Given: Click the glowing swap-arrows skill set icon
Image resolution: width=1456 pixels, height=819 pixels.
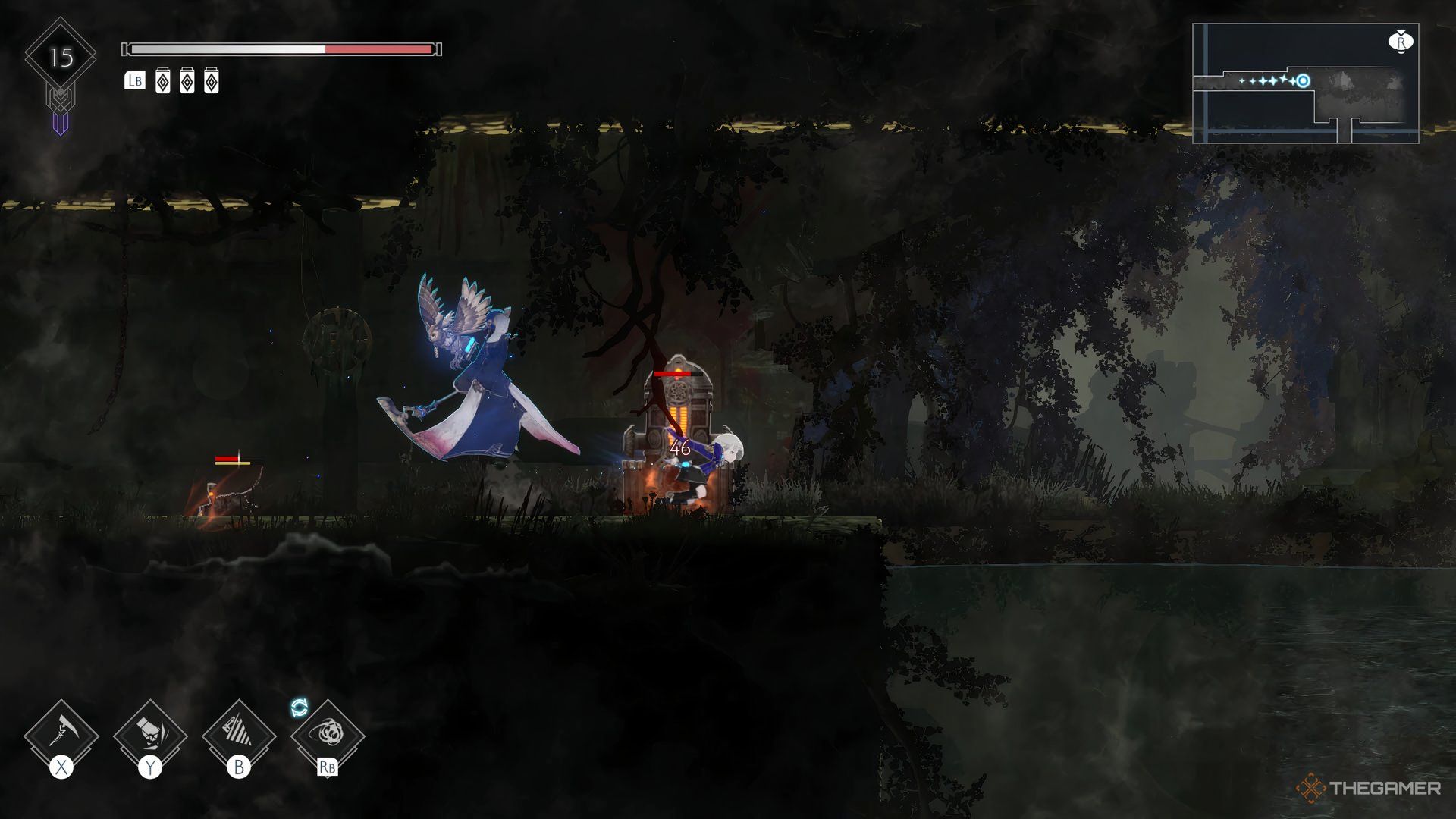Looking at the screenshot, I should point(300,708).
